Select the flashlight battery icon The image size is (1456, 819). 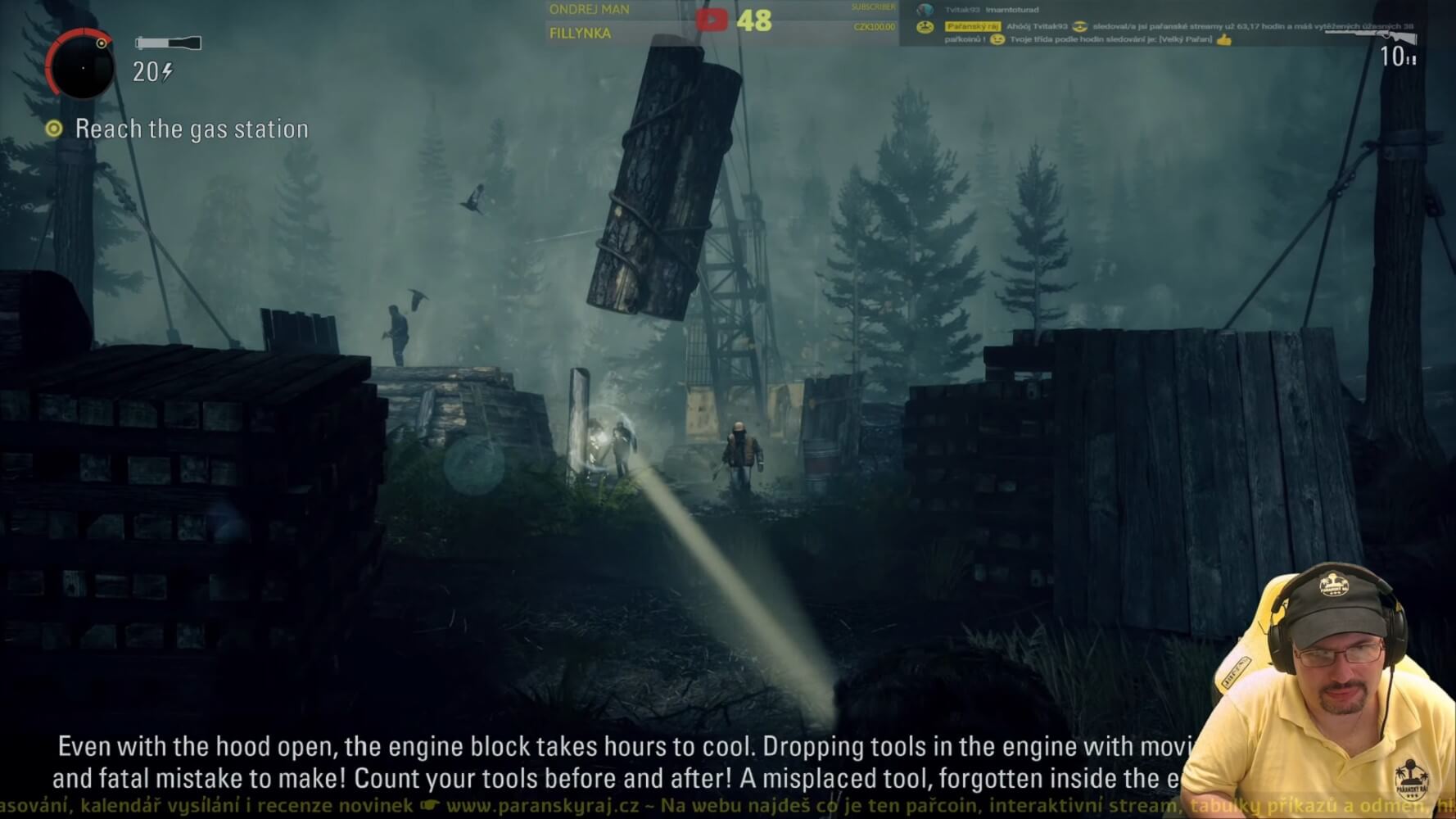[168, 43]
